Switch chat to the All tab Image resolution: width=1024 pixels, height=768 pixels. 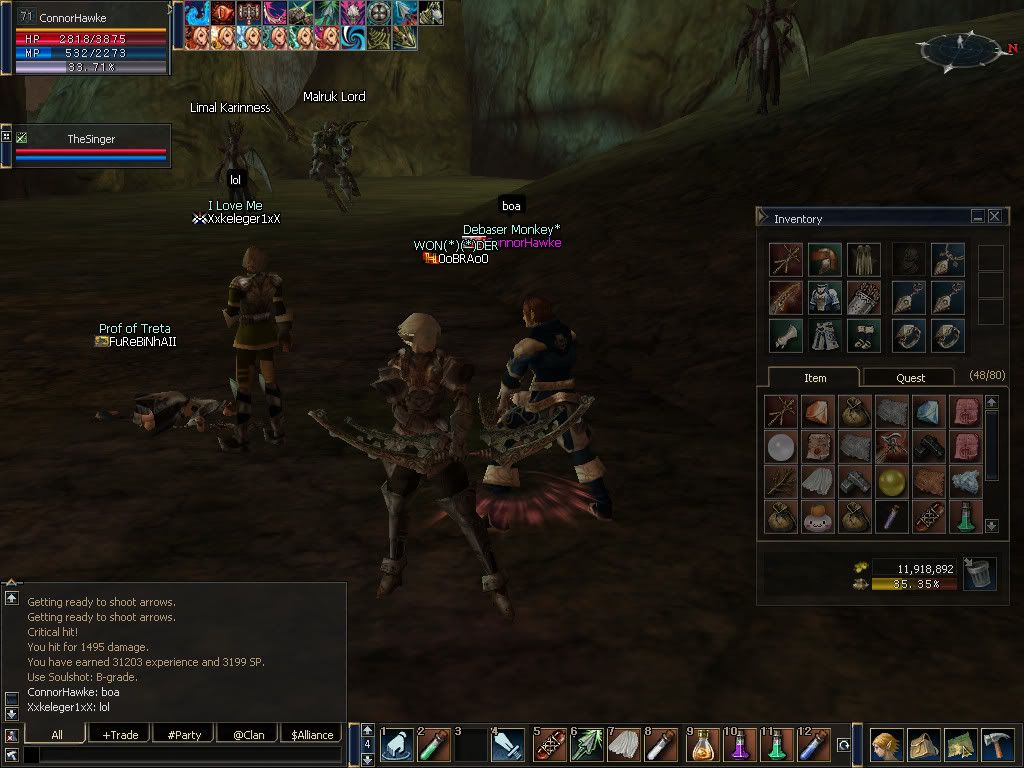click(x=56, y=735)
